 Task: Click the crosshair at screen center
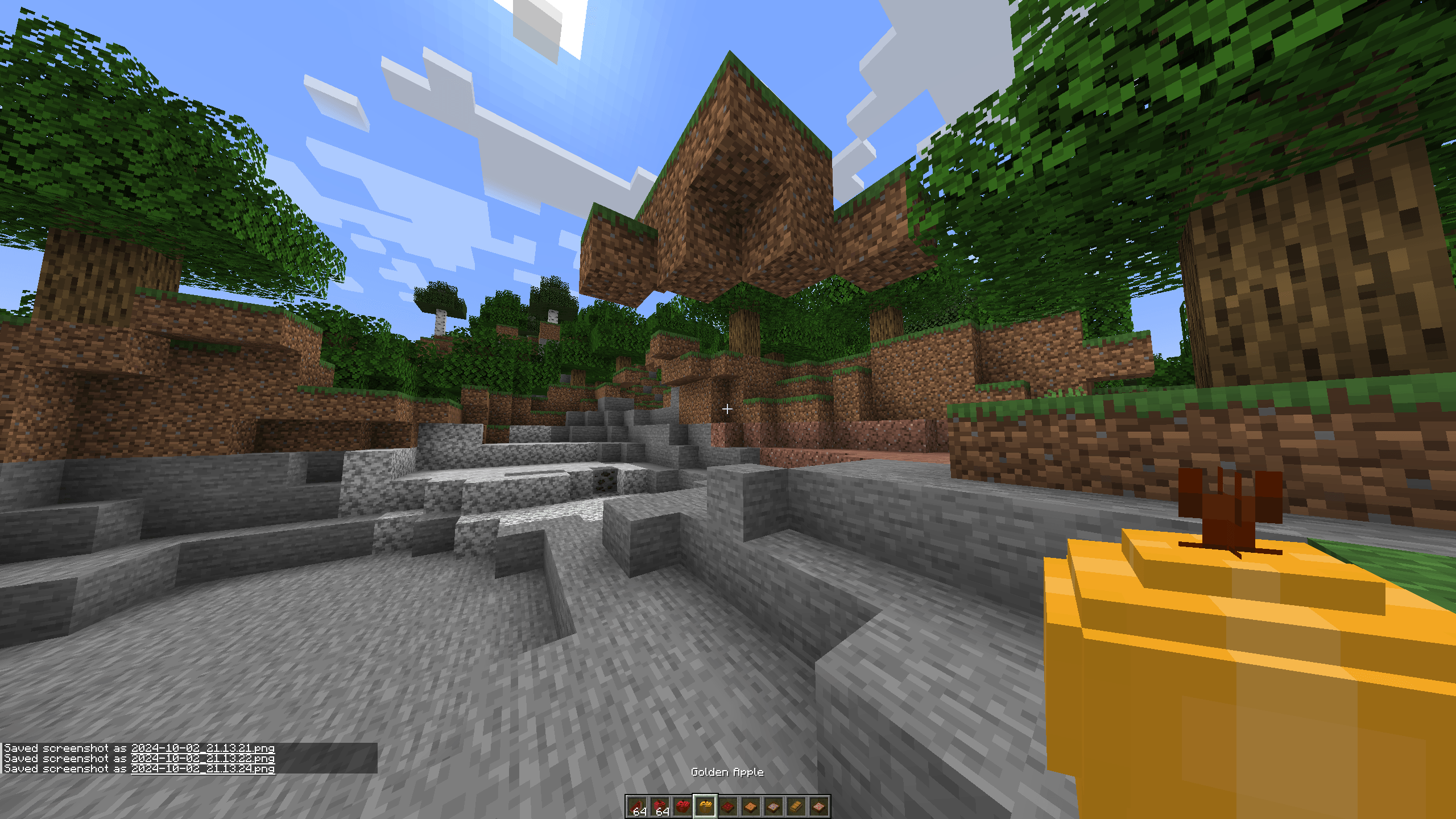click(728, 408)
